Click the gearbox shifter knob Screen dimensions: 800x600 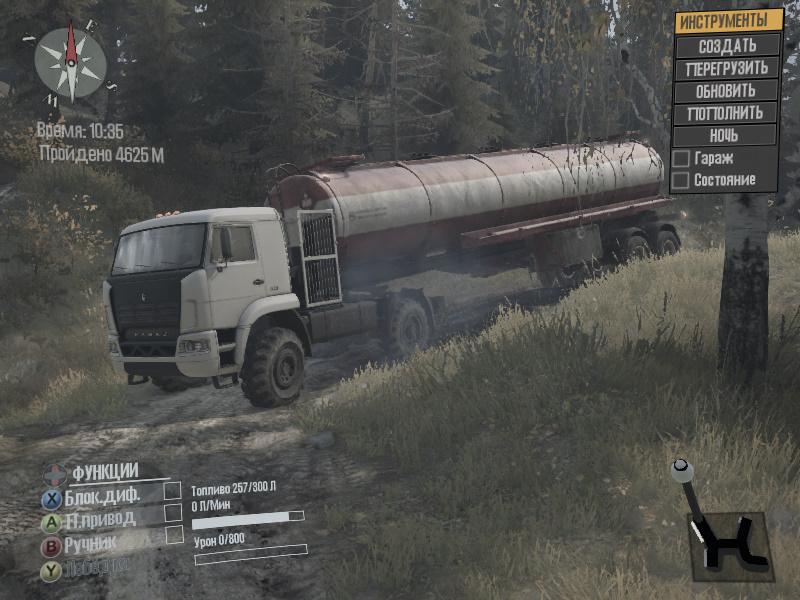pos(682,466)
